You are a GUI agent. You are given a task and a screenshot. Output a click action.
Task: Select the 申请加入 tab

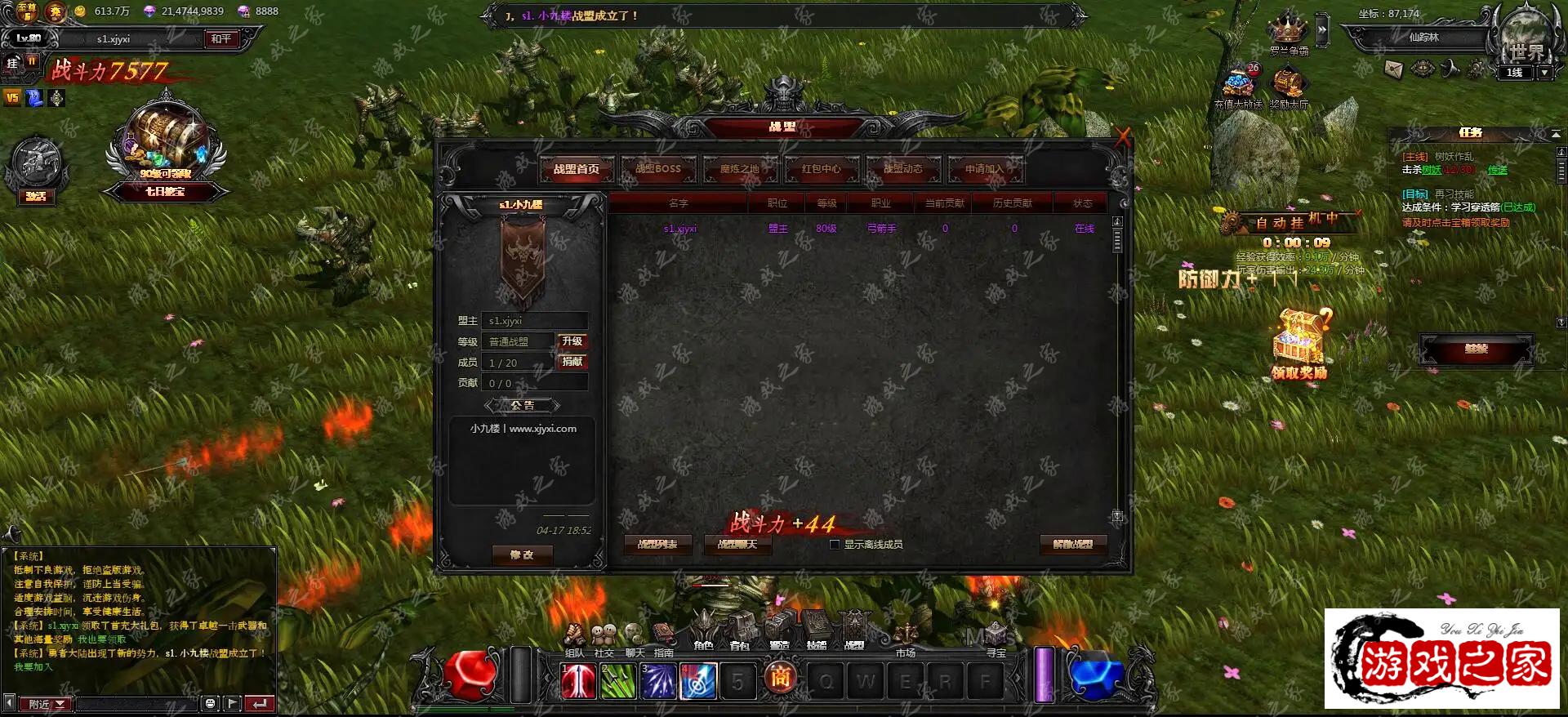point(984,169)
